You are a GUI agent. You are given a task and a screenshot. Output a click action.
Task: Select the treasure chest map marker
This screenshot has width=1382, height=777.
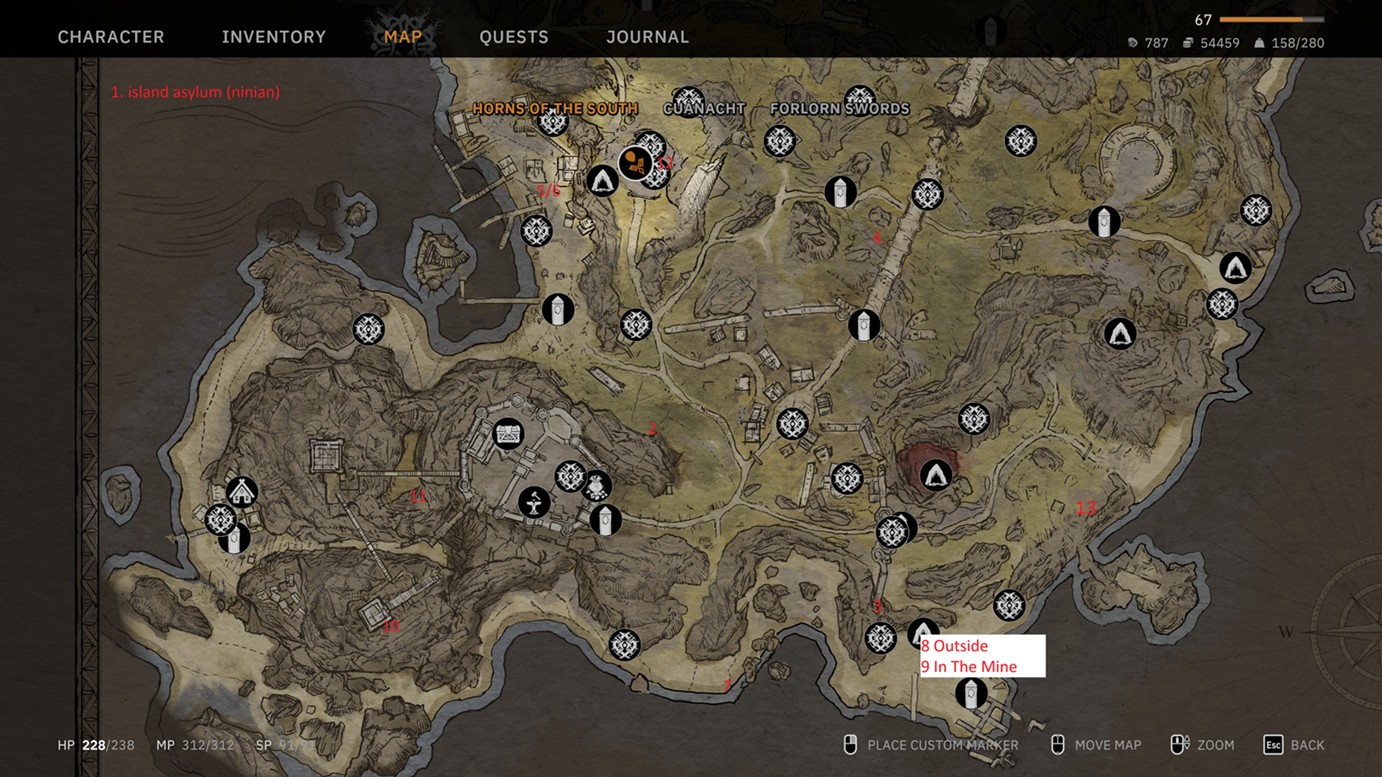coord(508,434)
